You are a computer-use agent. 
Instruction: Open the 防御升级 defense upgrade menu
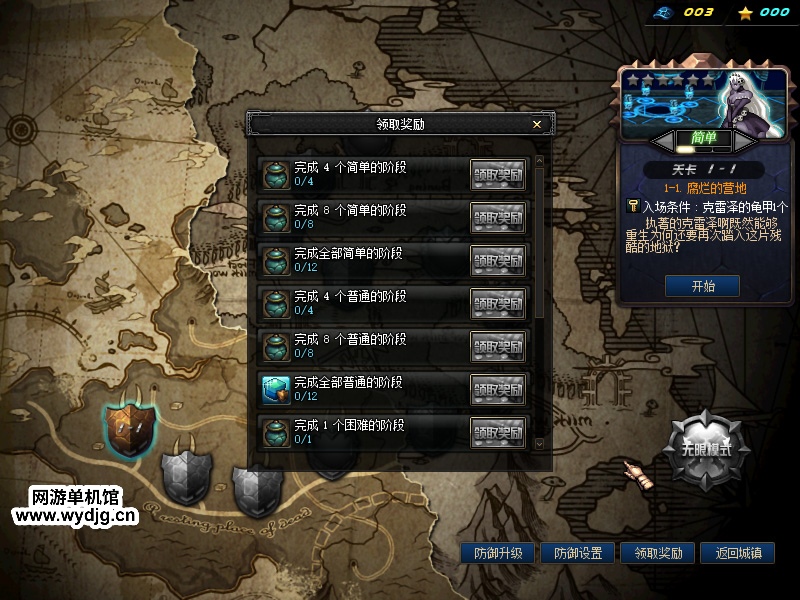tap(498, 553)
